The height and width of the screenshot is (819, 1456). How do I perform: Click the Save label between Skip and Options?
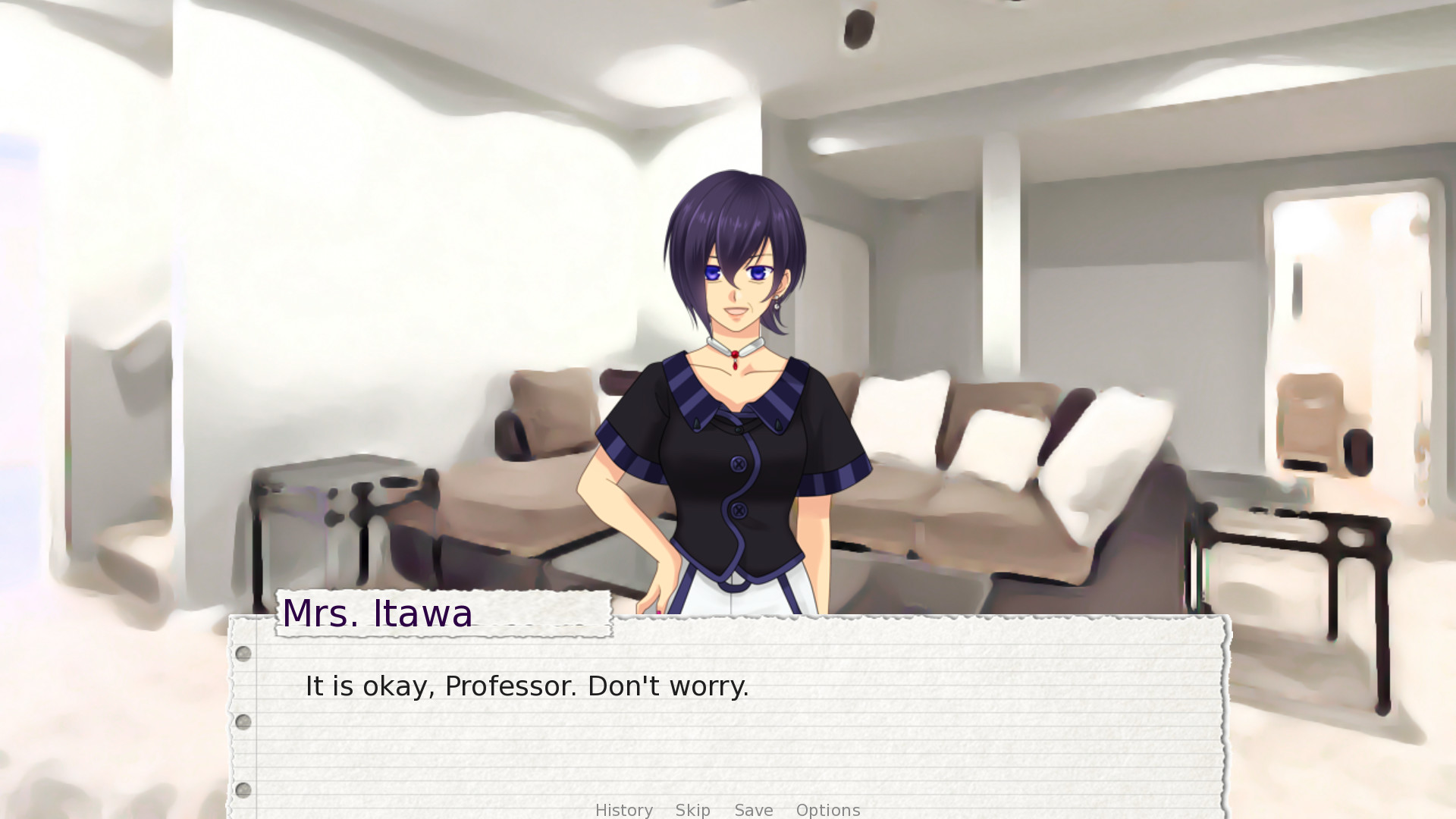point(753,810)
